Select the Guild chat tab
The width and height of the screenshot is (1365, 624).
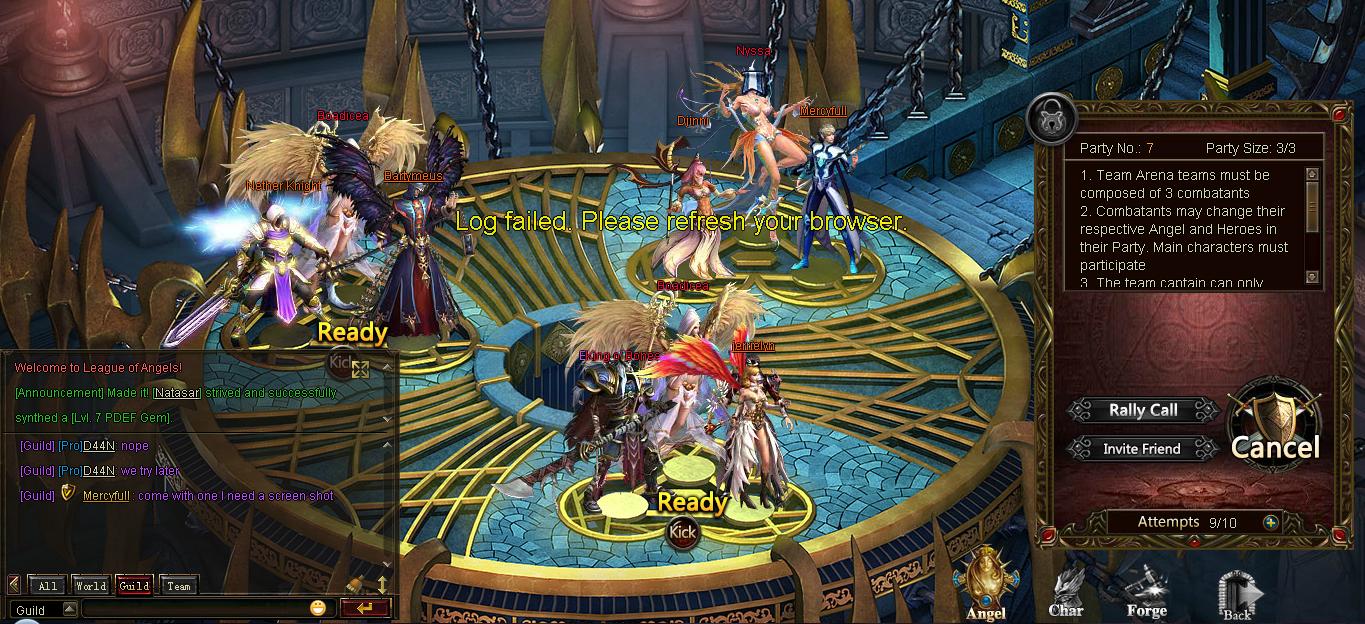134,586
